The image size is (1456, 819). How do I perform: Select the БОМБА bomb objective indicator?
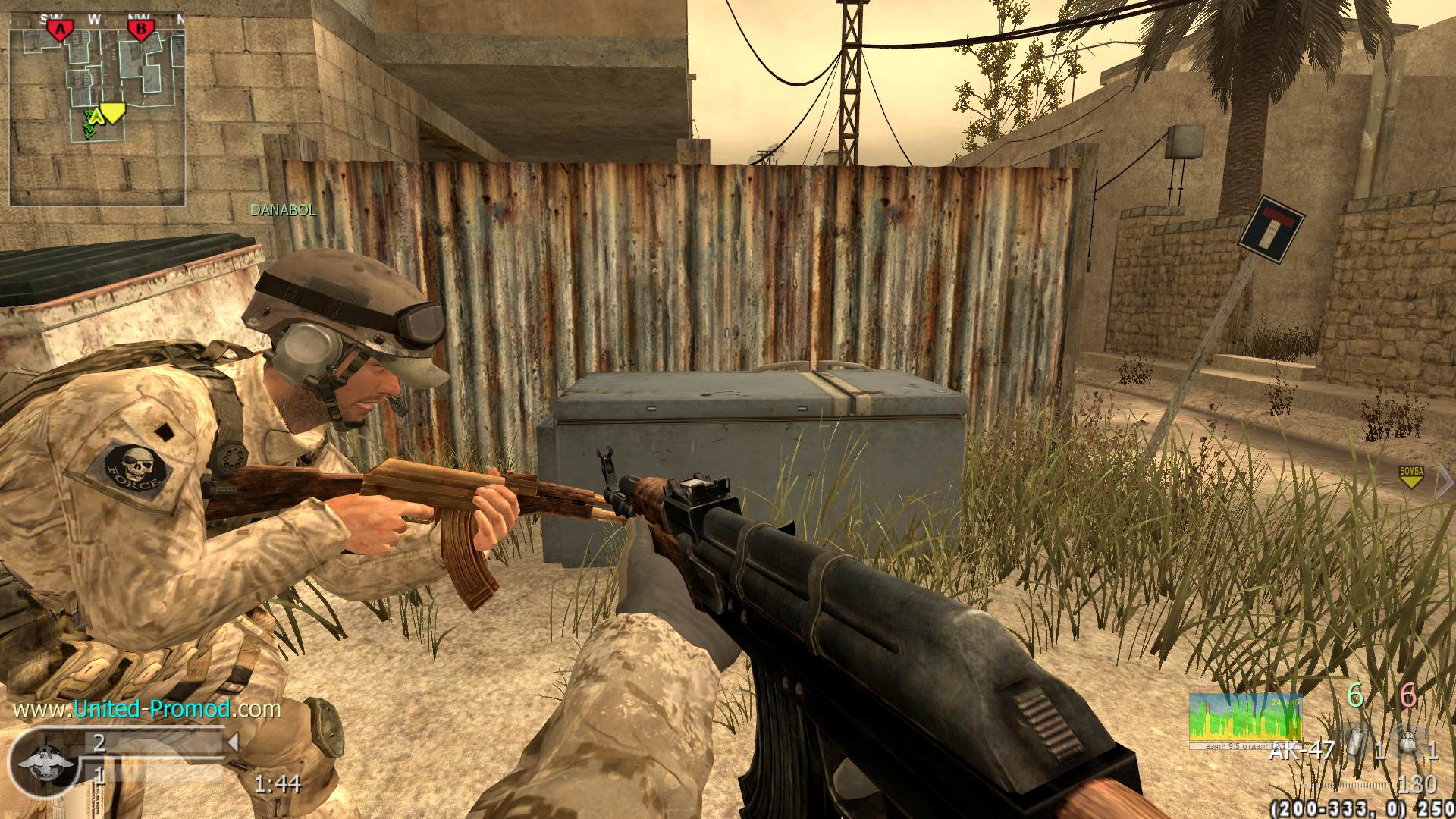pyautogui.click(x=1410, y=476)
